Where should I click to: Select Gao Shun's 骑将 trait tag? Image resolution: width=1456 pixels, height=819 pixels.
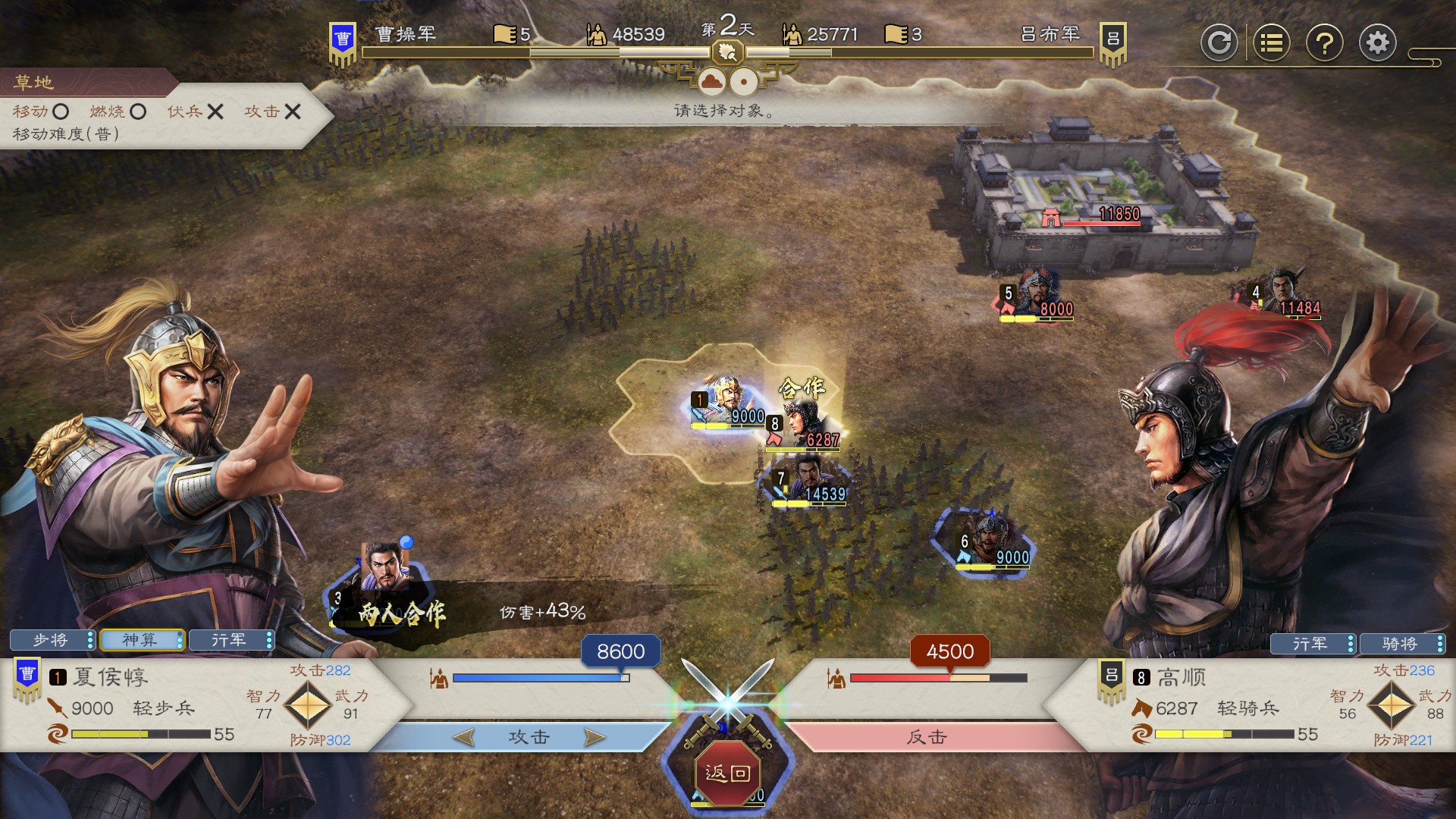[1401, 644]
